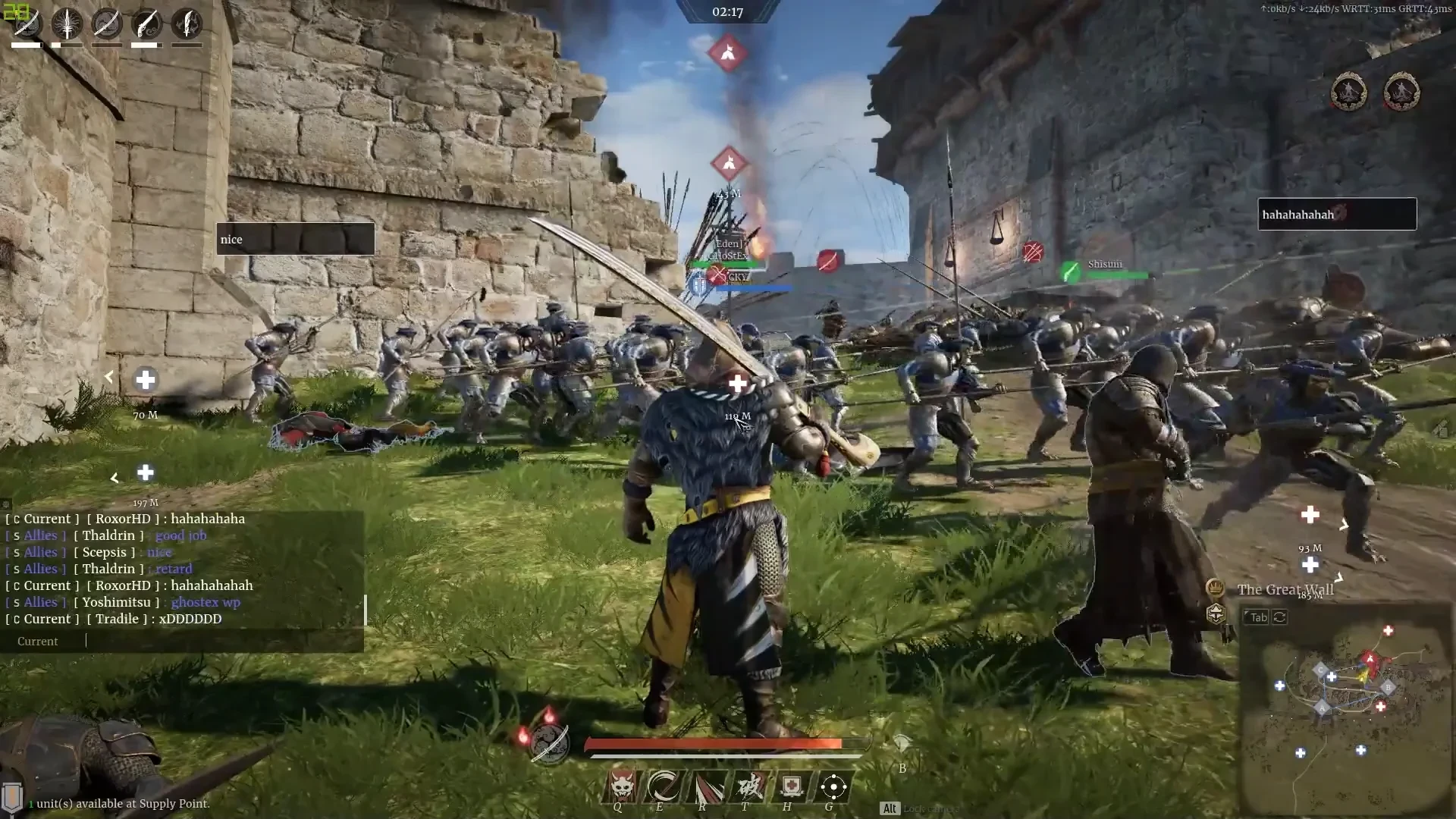Focus the chat input field
The width and height of the screenshot is (1456, 819).
click(x=220, y=642)
